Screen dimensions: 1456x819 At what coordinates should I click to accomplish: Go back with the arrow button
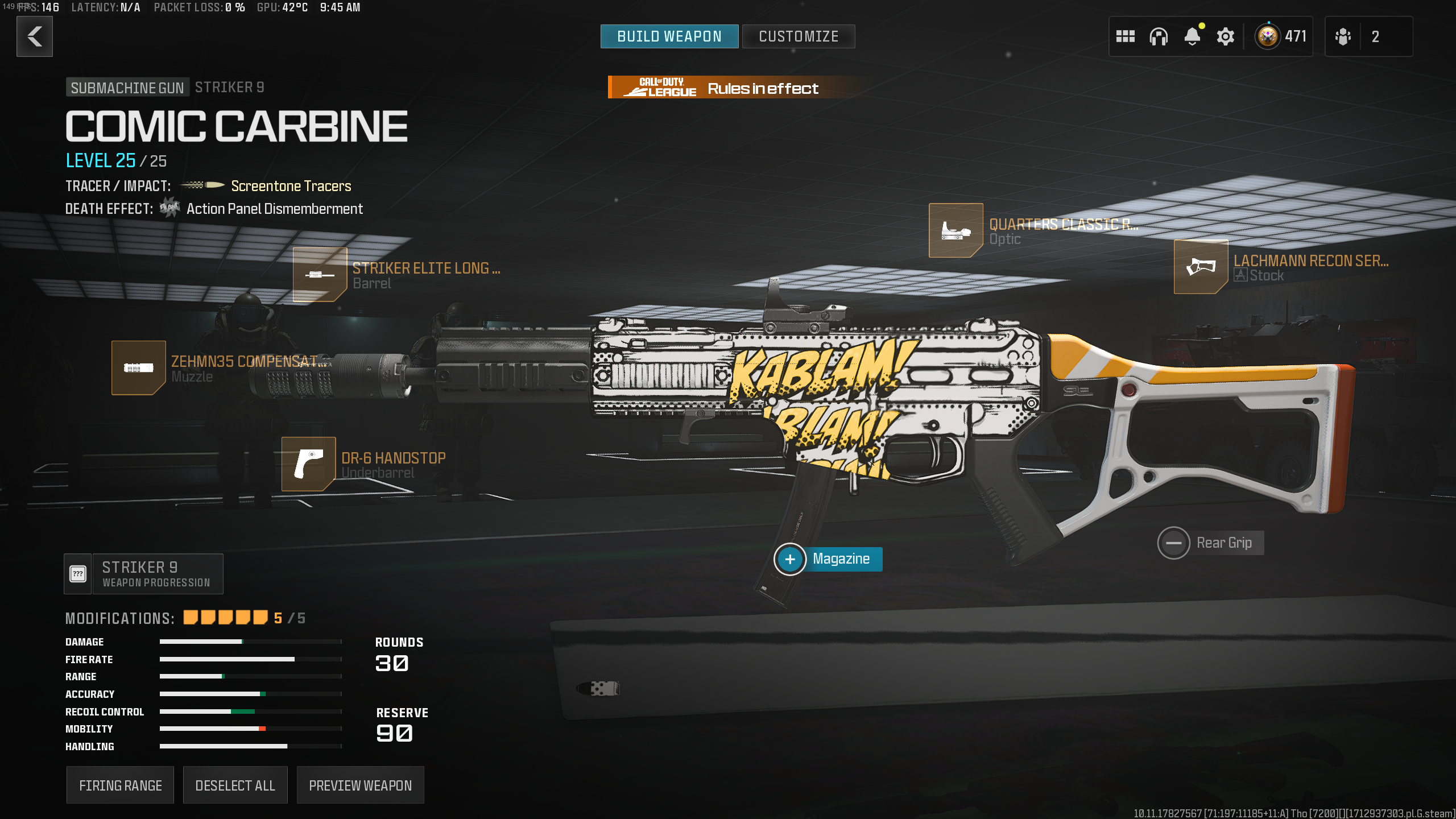[35, 37]
